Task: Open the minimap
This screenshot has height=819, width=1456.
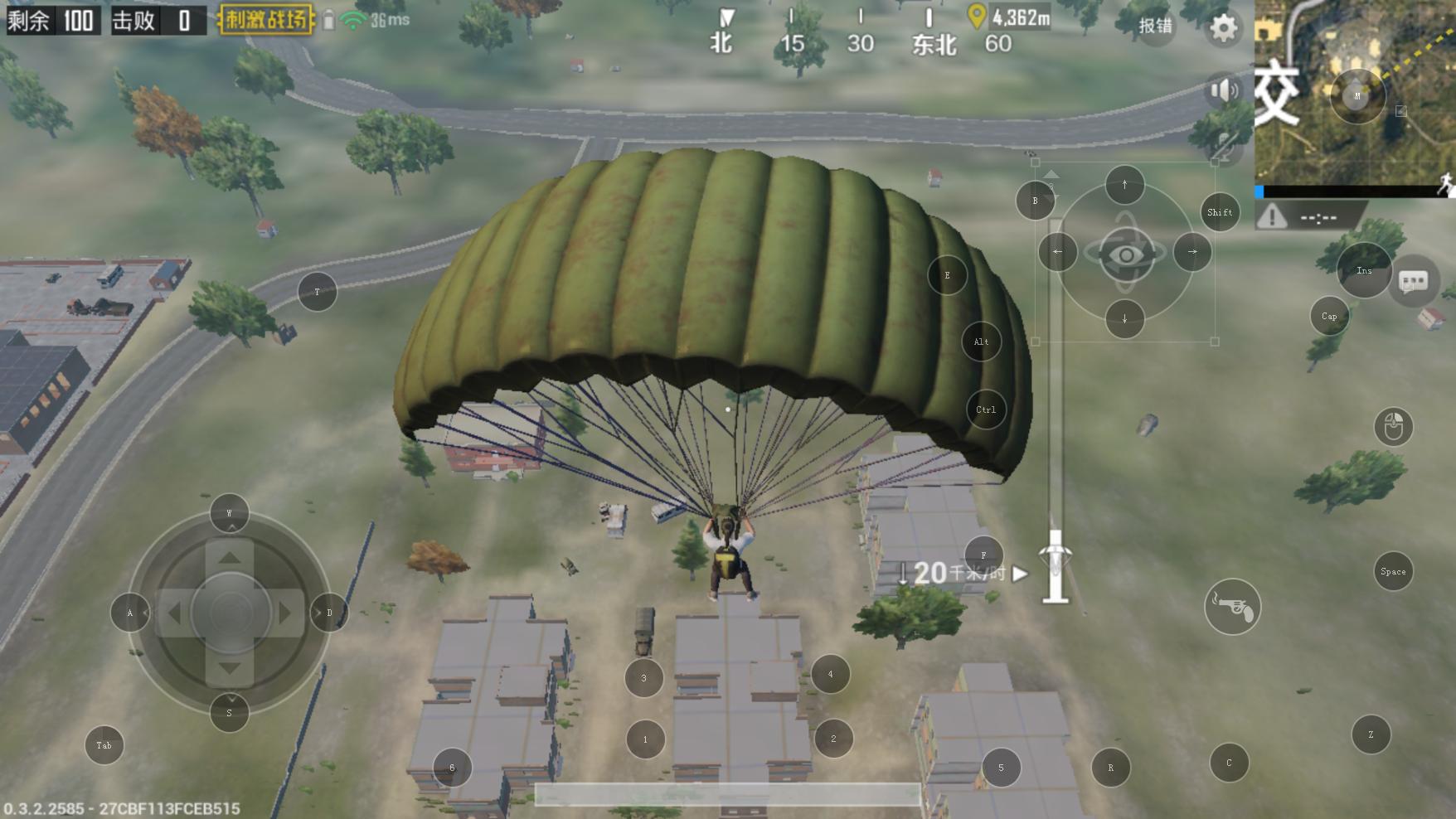Action: tap(1353, 91)
